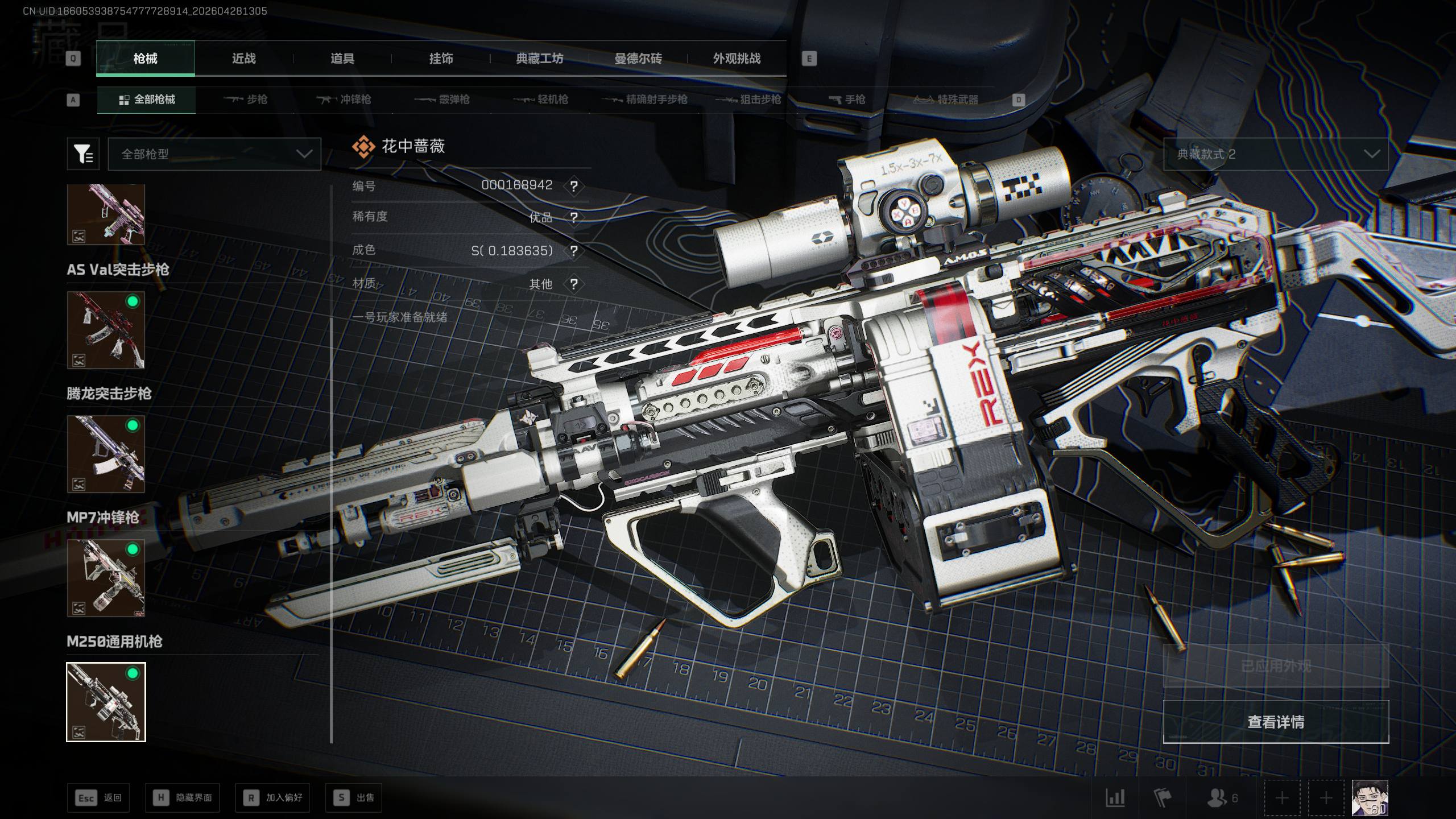
Task: Open 查看详情 view details
Action: point(1275,722)
